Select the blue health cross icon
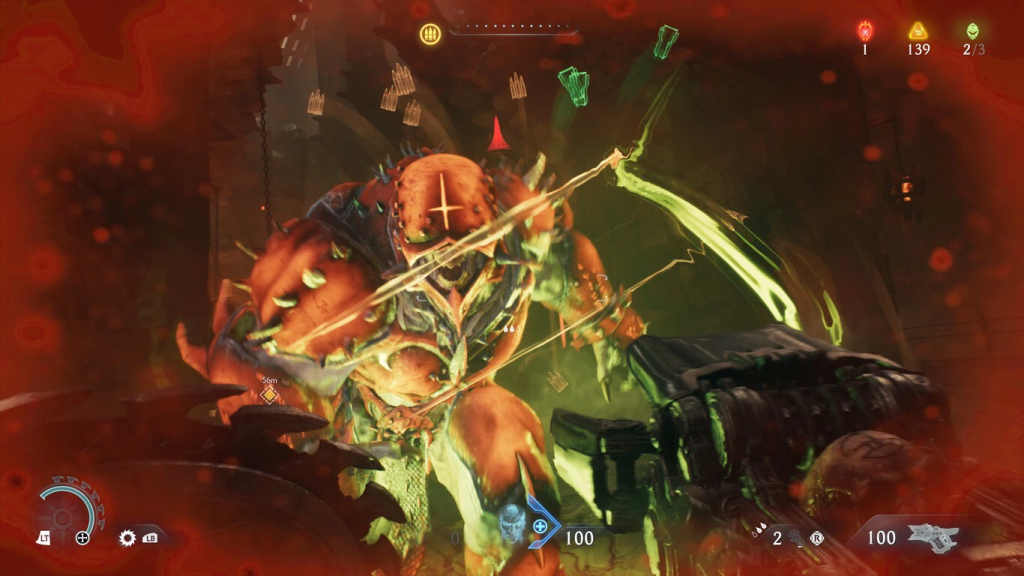This screenshot has width=1024, height=576. click(x=541, y=526)
